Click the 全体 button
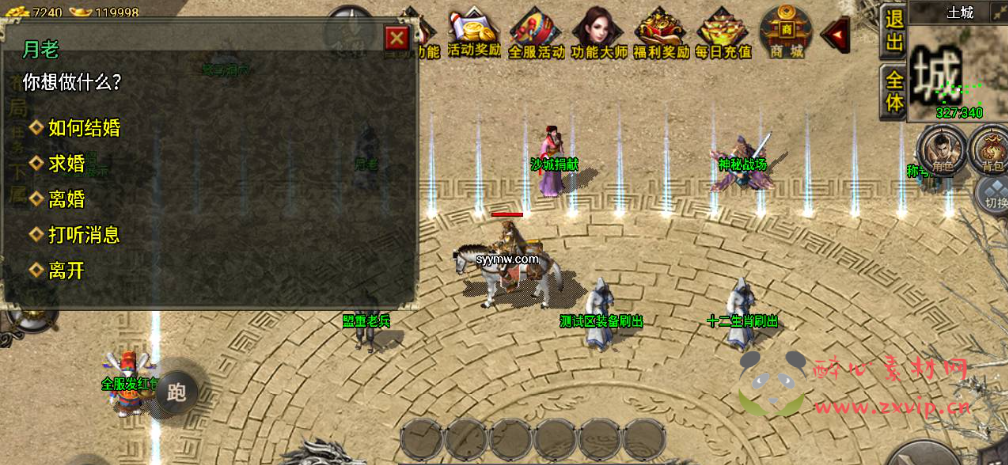This screenshot has height=465, width=1008. [x=893, y=90]
